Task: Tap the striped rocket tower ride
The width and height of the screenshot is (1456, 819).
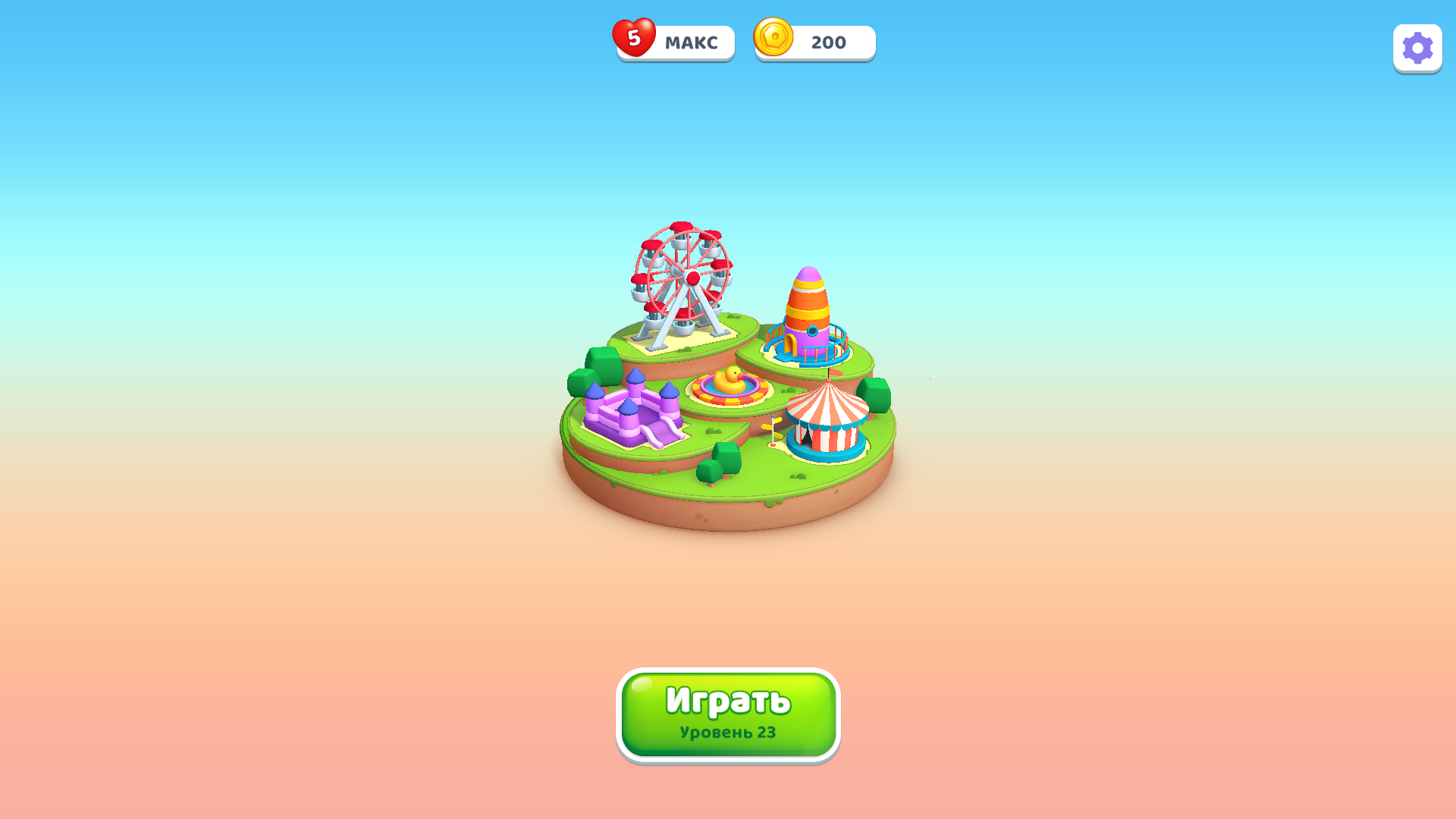Action: tap(808, 307)
